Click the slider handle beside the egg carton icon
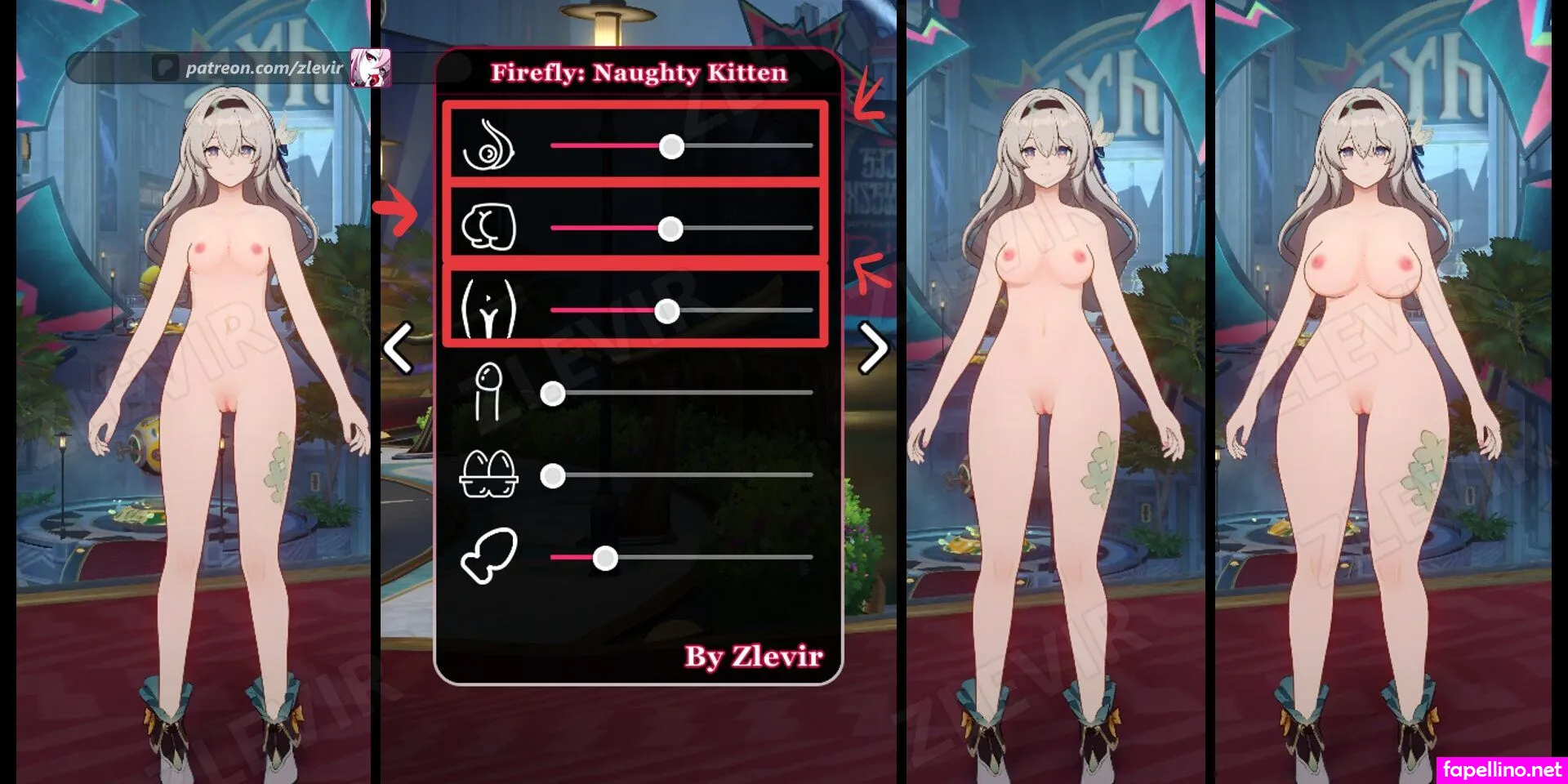This screenshot has height=784, width=1568. pos(553,476)
